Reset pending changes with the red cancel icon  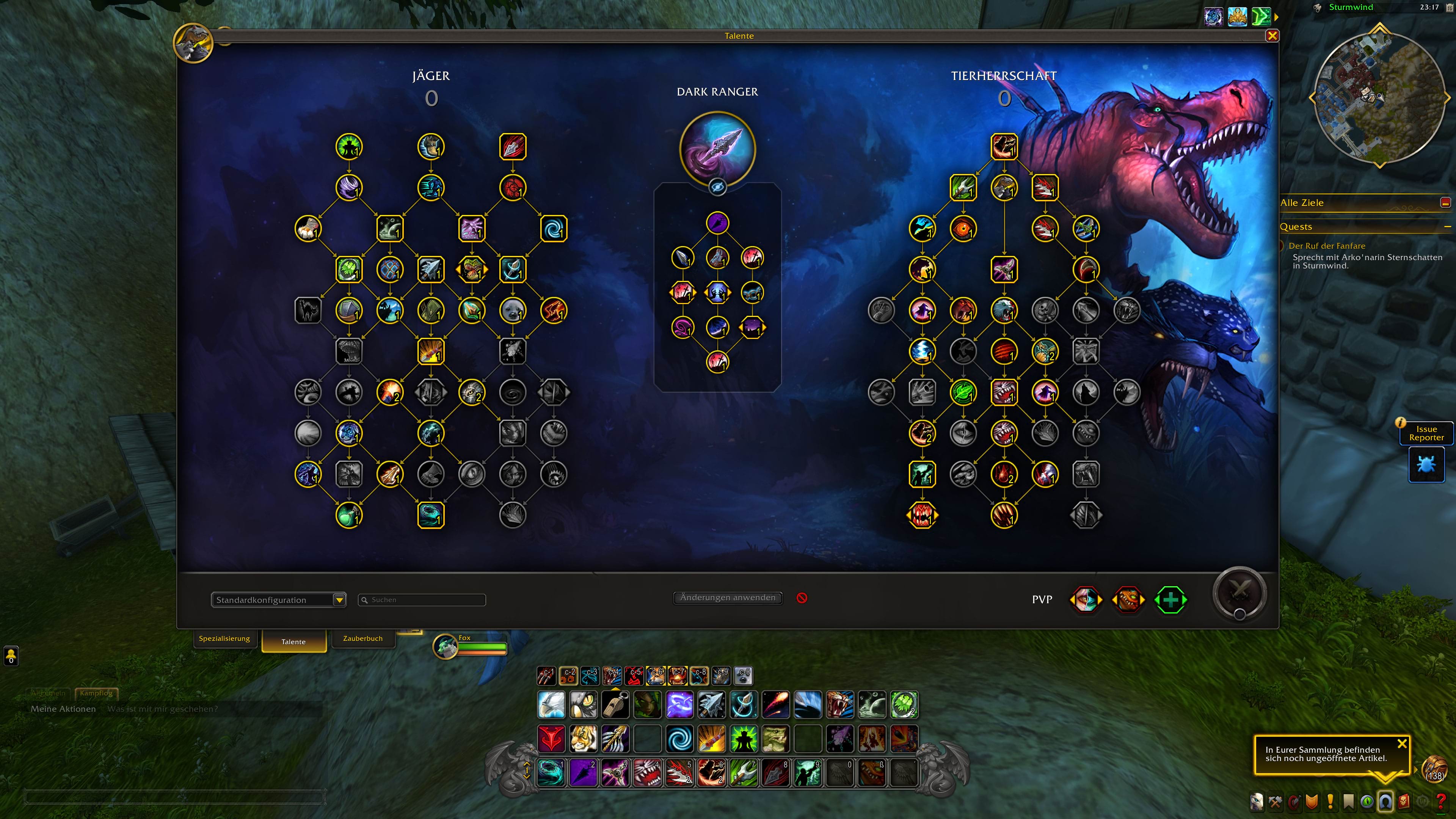[x=802, y=598]
